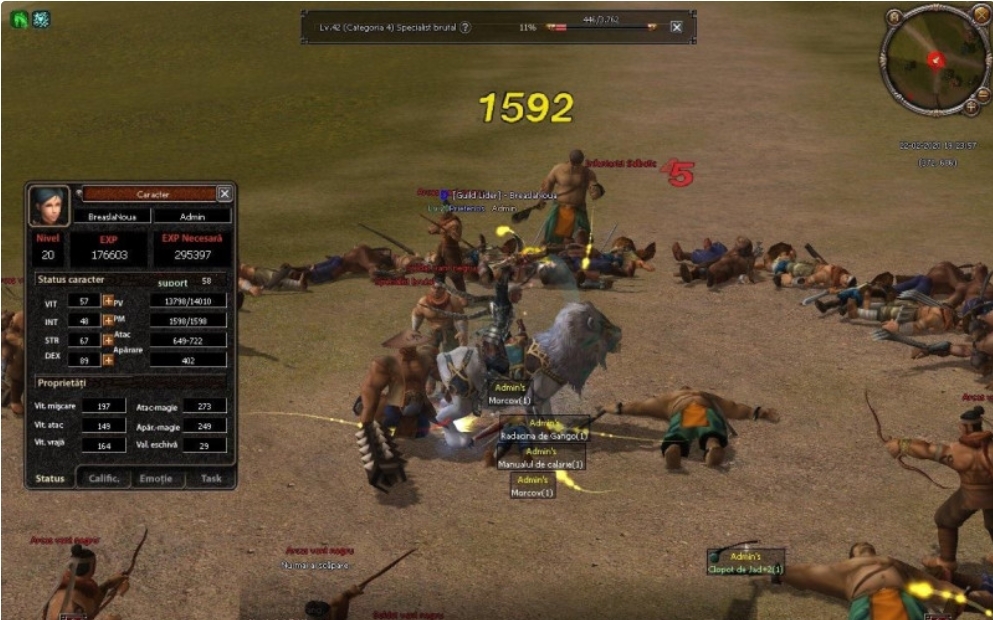Close the Specialist brutal target bar
This screenshot has height=620, width=993.
pos(677,27)
